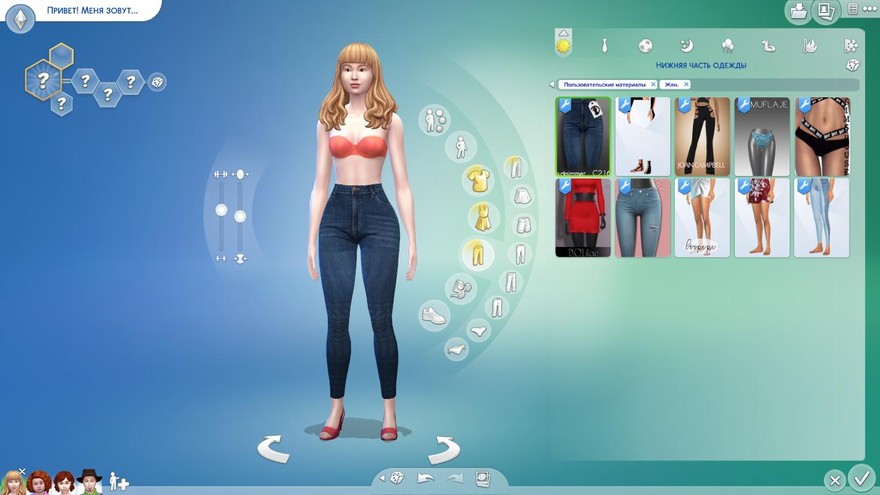Choose the skirt subcategory icon
The width and height of the screenshot is (880, 495).
point(521,195)
